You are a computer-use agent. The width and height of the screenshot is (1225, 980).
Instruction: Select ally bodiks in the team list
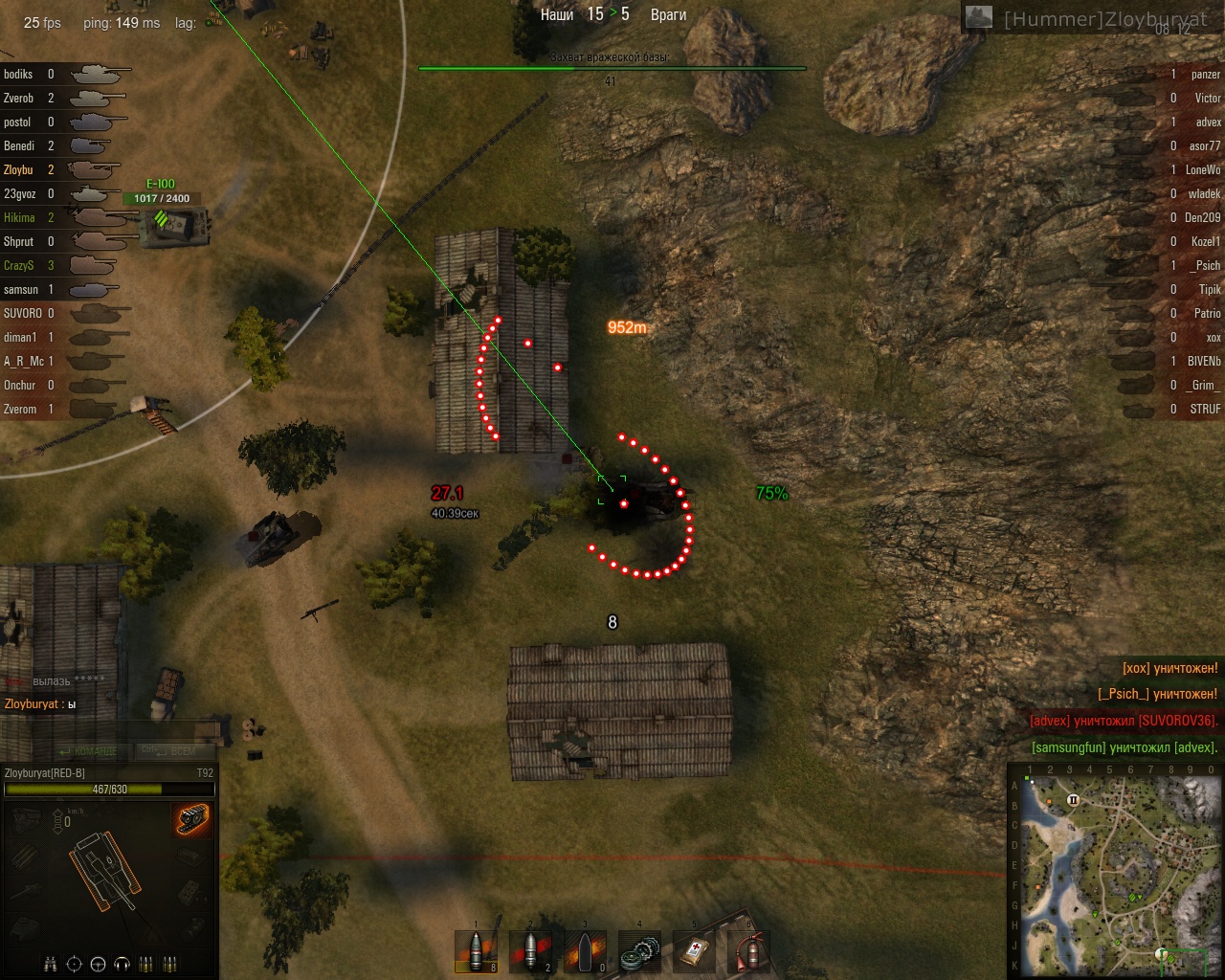tap(18, 74)
